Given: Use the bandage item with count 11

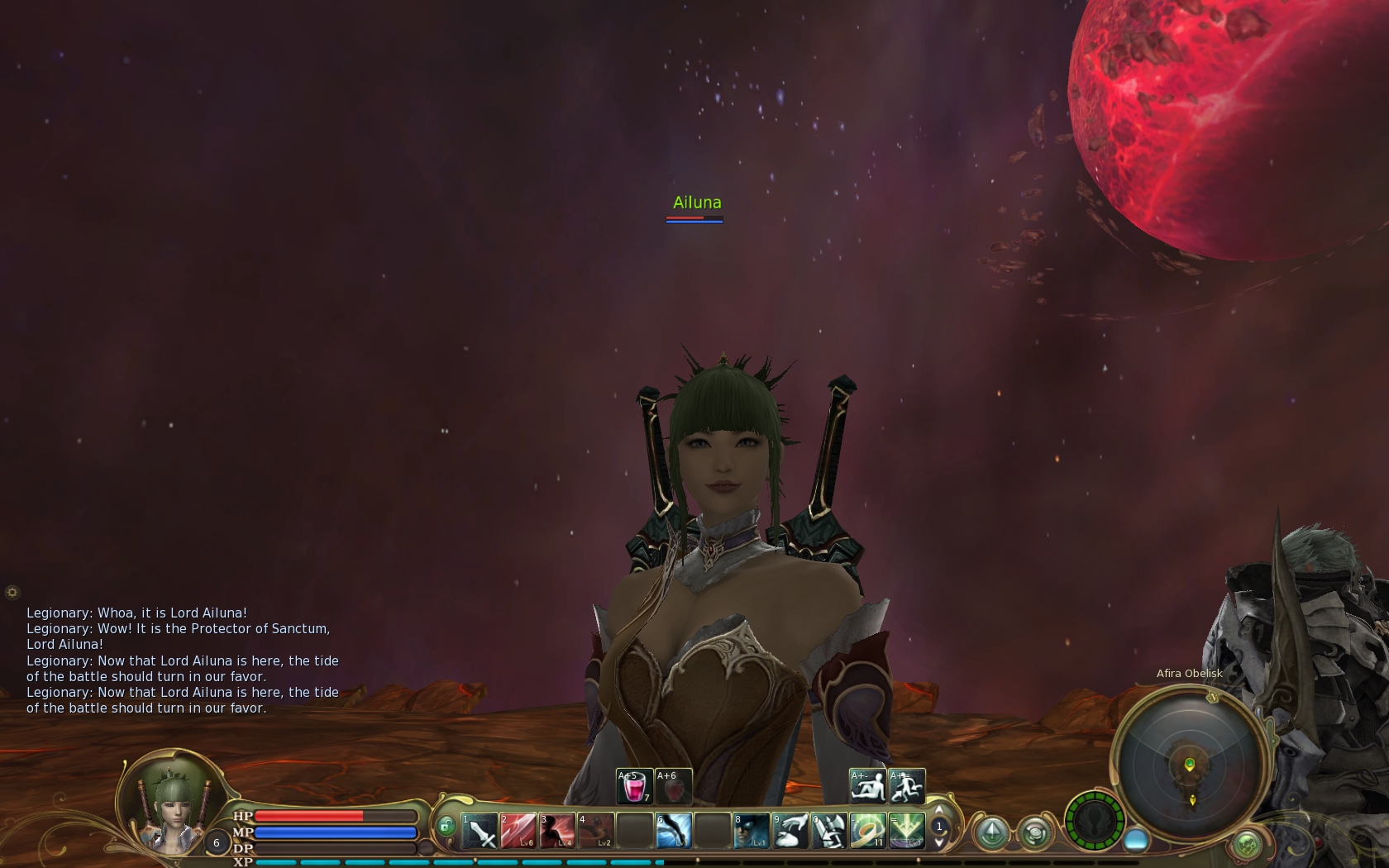Looking at the screenshot, I should 868,830.
